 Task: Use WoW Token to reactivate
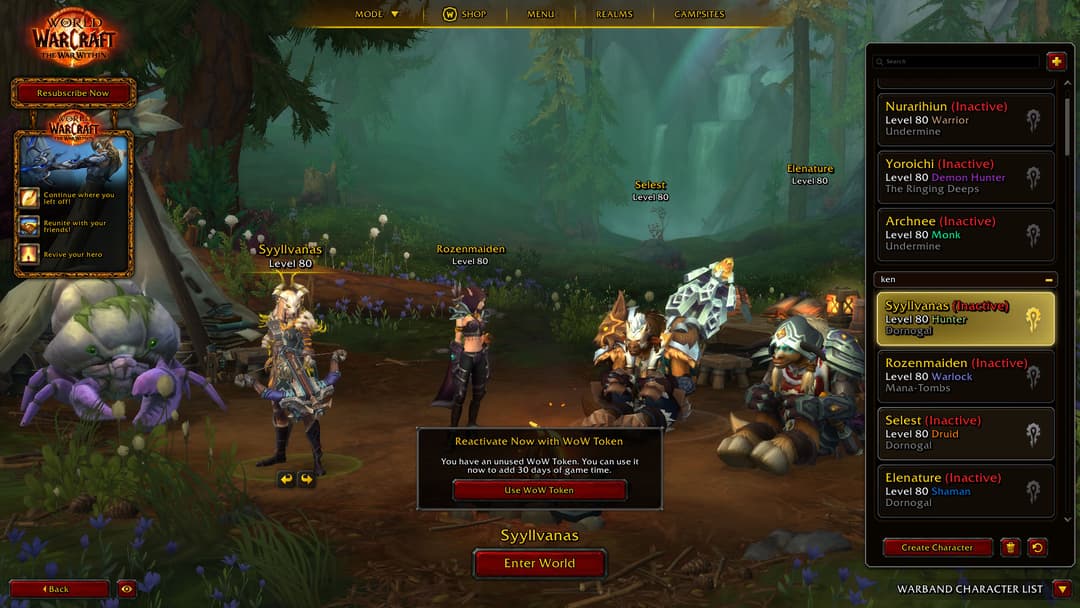(539, 490)
